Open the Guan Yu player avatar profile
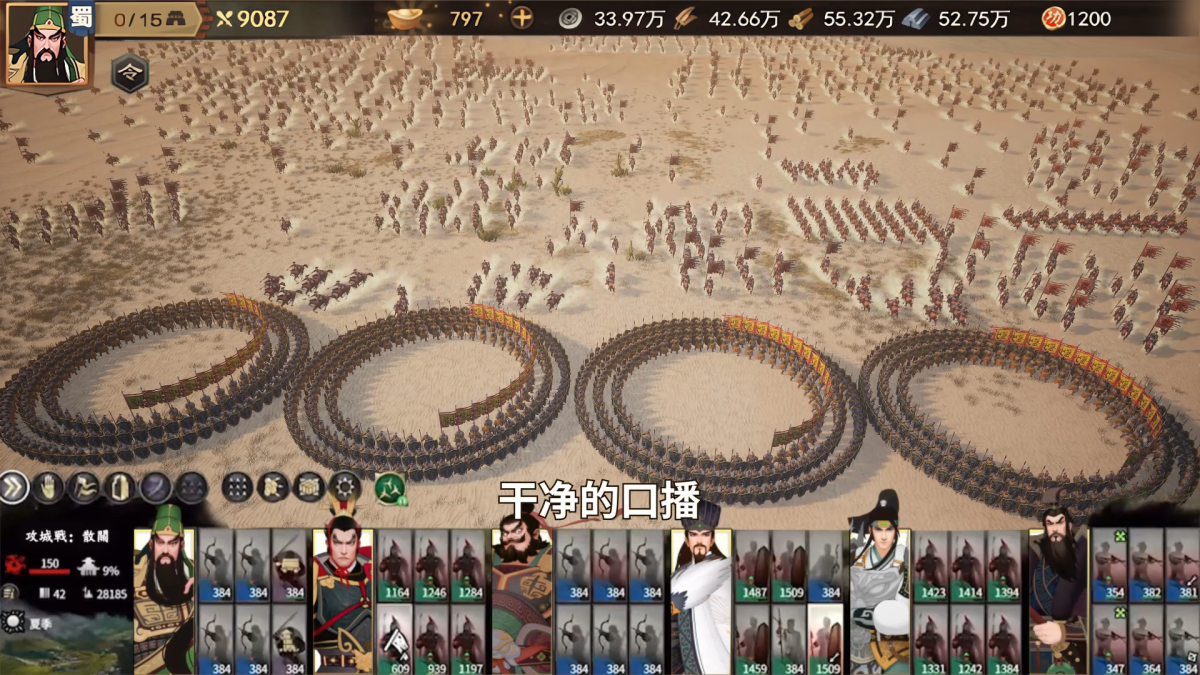The image size is (1200, 675). [46, 46]
